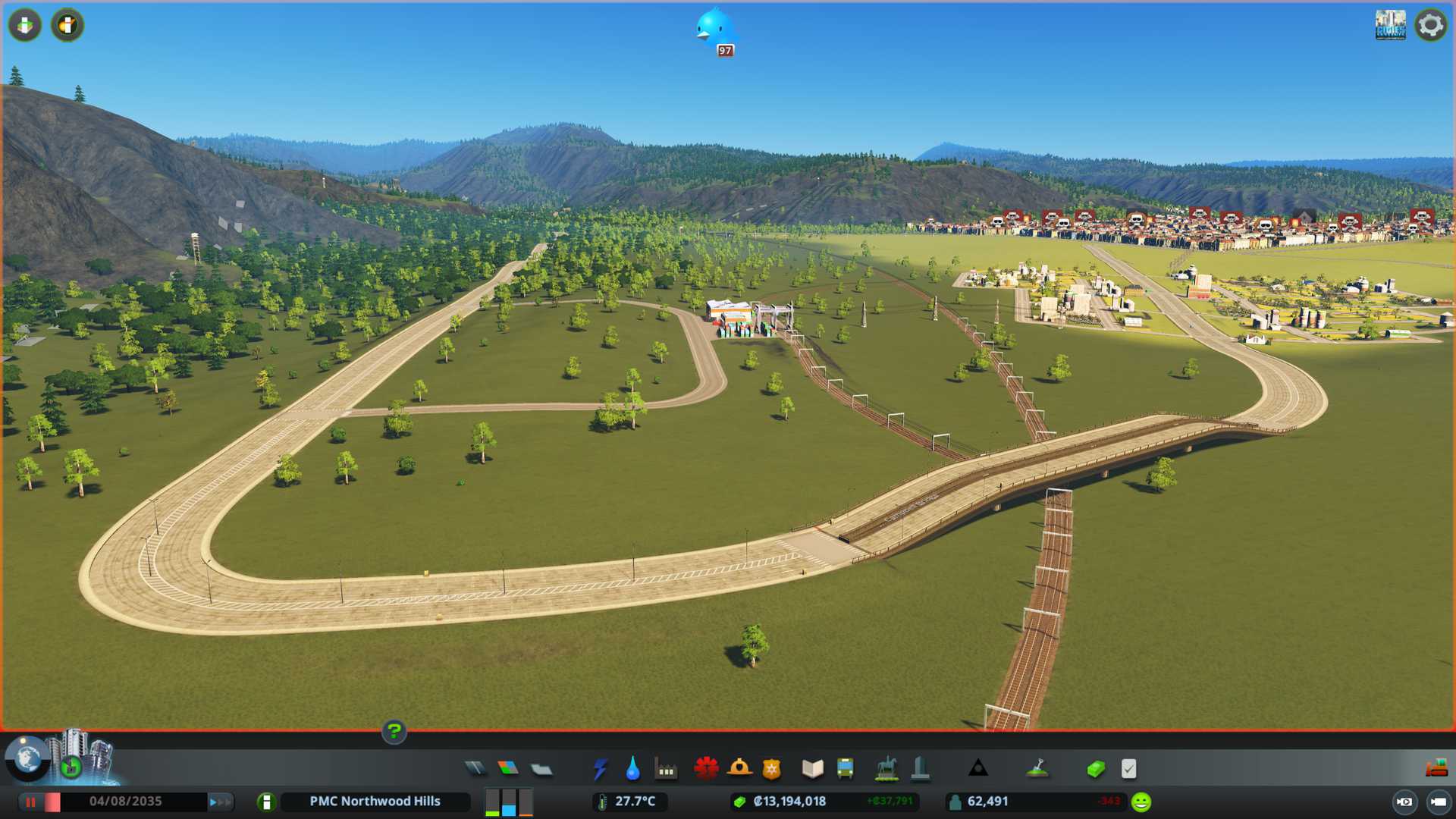
Task: Open the gear options menu
Action: pos(1430,25)
